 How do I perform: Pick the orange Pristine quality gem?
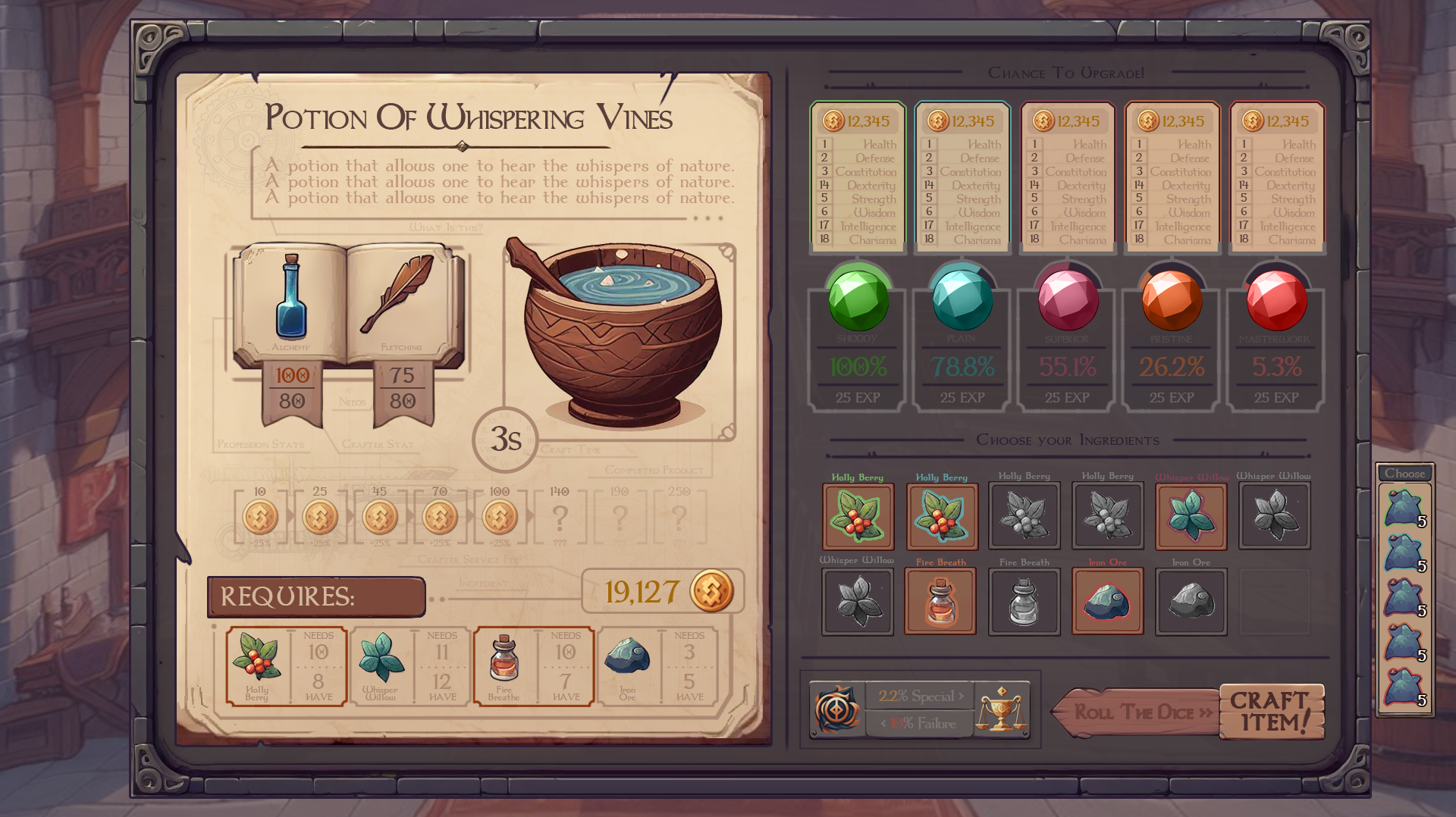coord(1172,299)
